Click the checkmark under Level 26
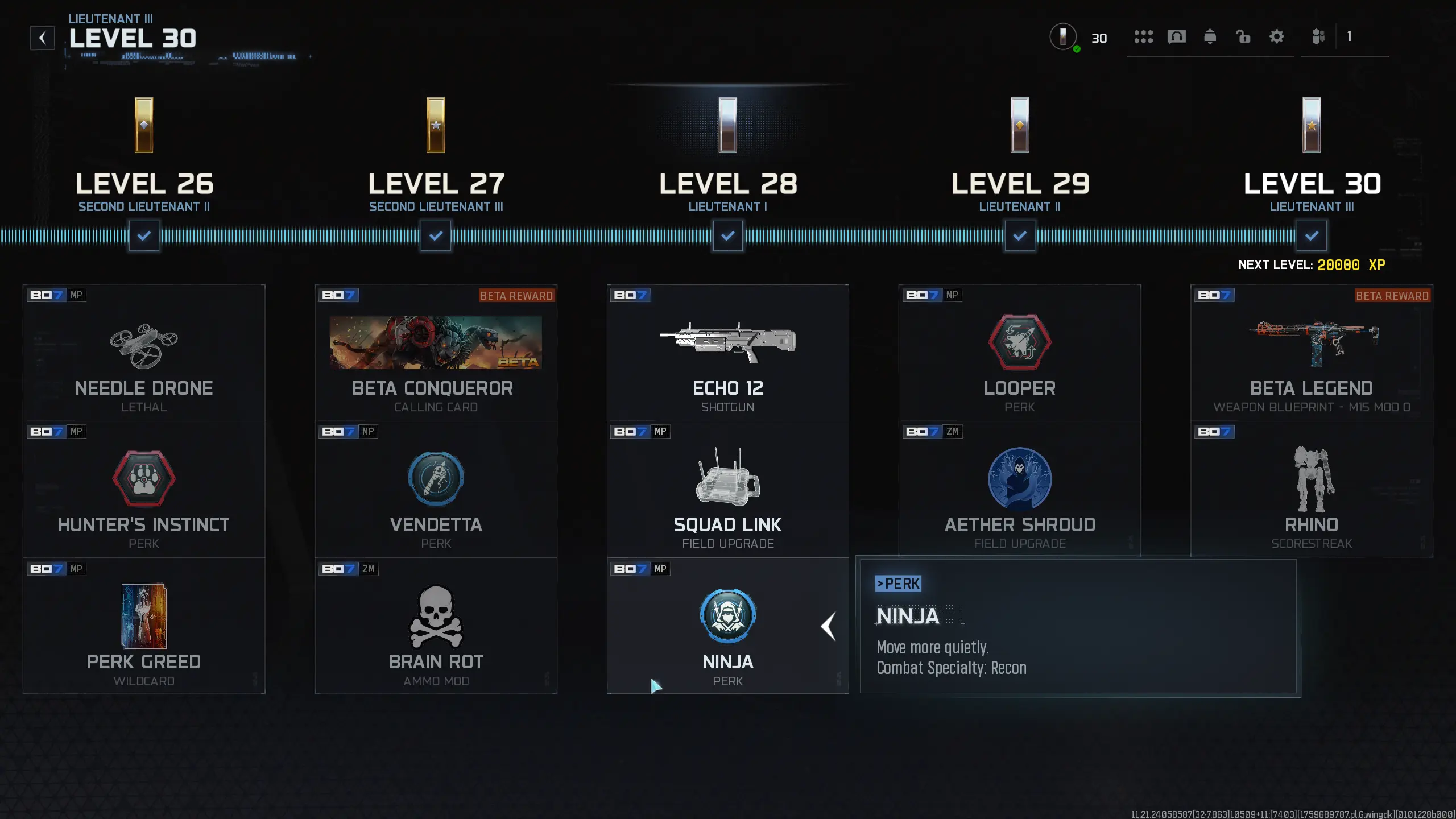Viewport: 1456px width, 819px height. coord(144,235)
